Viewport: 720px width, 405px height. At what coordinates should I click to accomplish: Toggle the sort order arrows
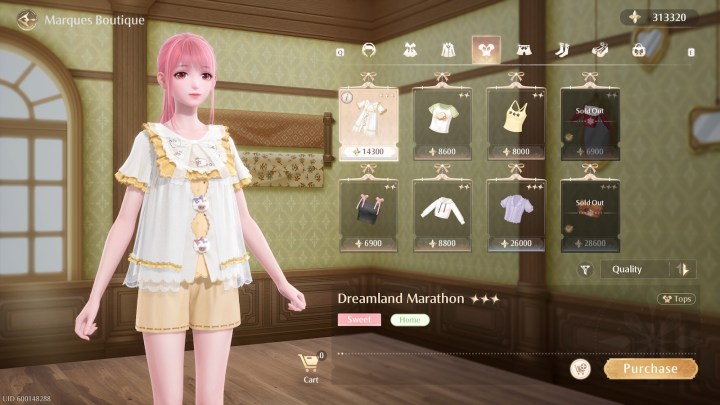(x=684, y=269)
